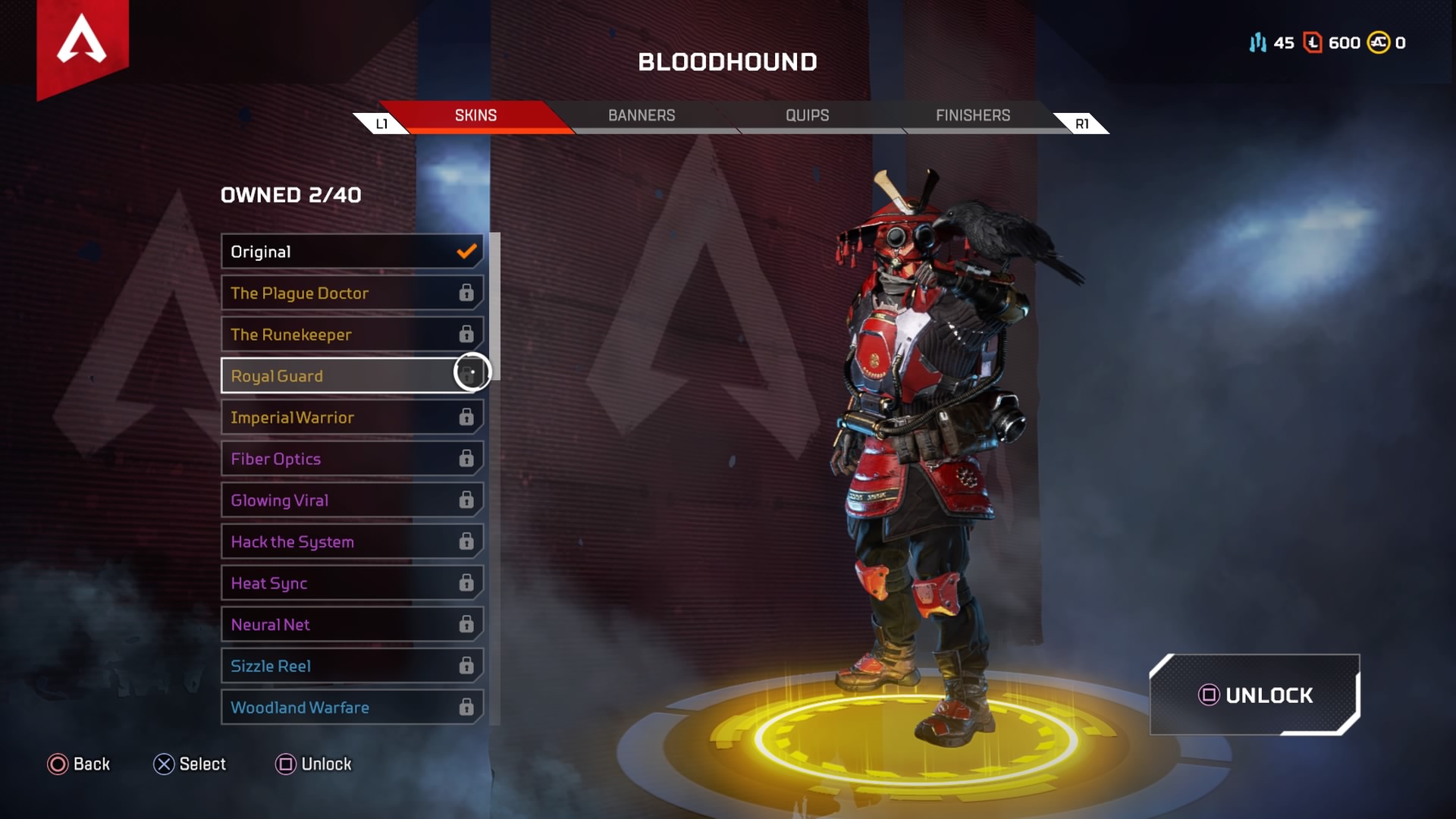The height and width of the screenshot is (819, 1456).
Task: Select the SKINS tab
Action: pos(475,115)
